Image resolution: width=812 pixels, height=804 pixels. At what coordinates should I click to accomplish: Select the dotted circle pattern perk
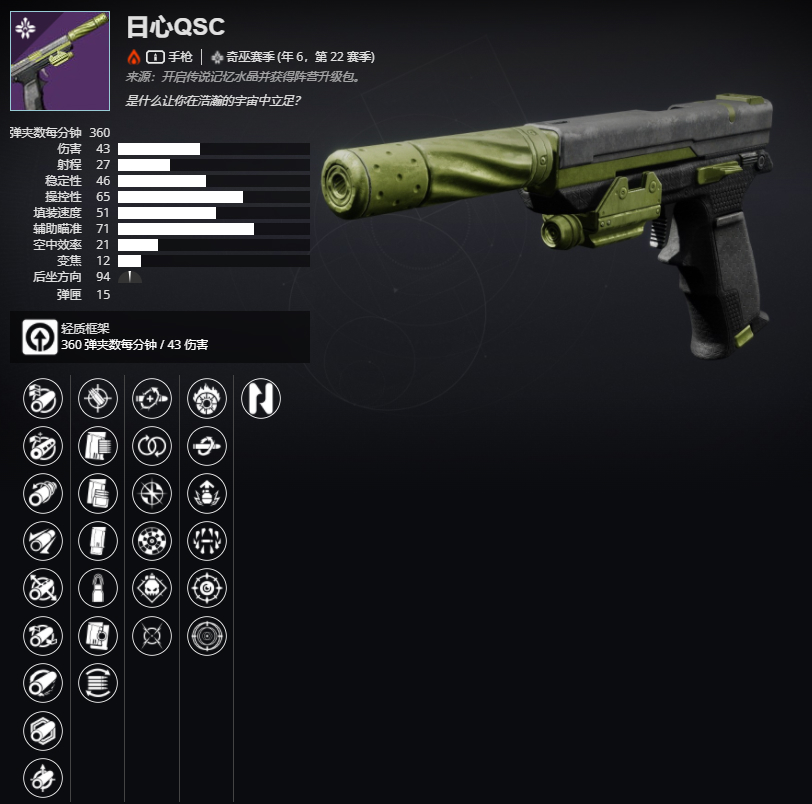pyautogui.click(x=152, y=541)
